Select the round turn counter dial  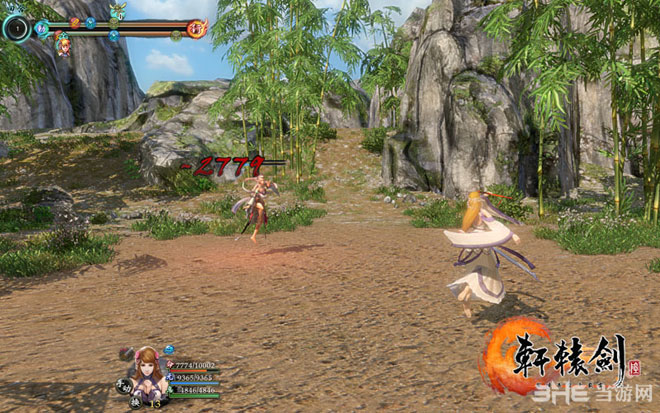click(x=17, y=27)
